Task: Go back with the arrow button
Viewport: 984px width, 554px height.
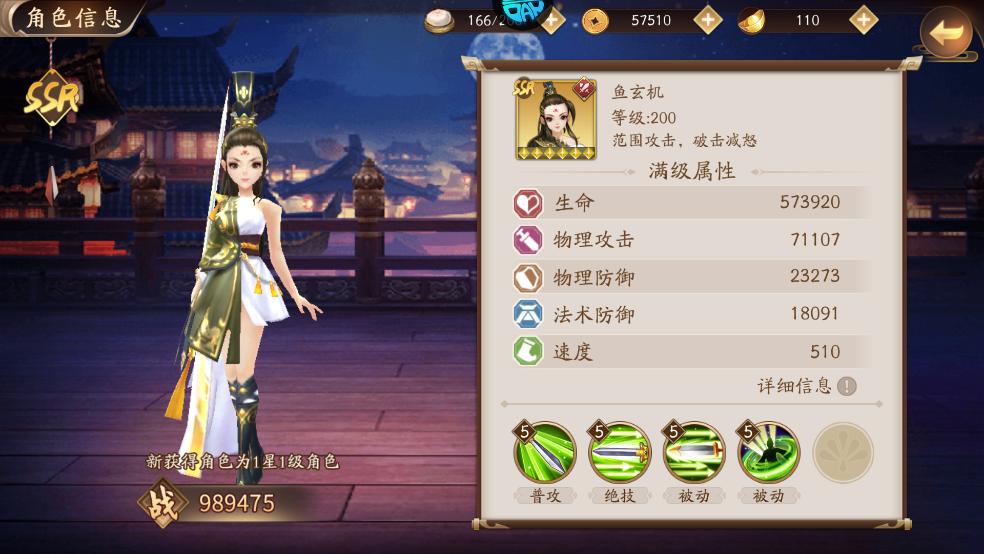Action: [945, 33]
